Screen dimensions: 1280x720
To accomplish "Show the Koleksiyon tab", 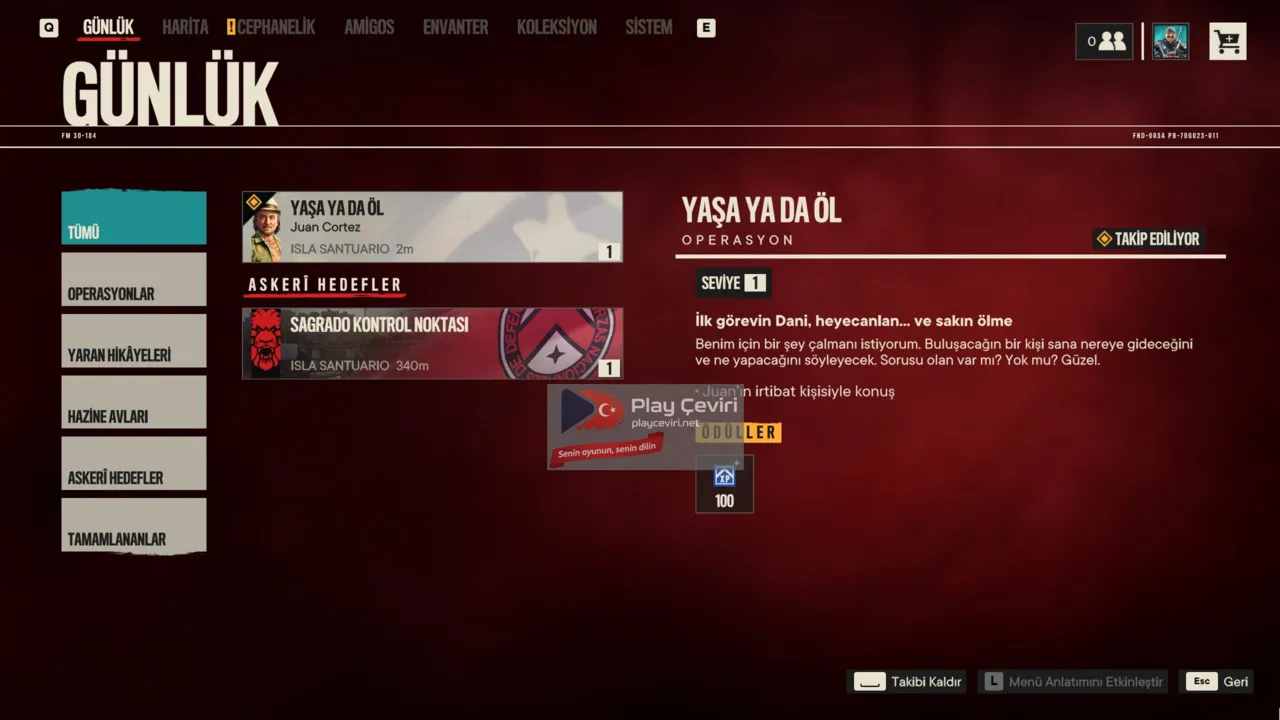I will 556,27.
